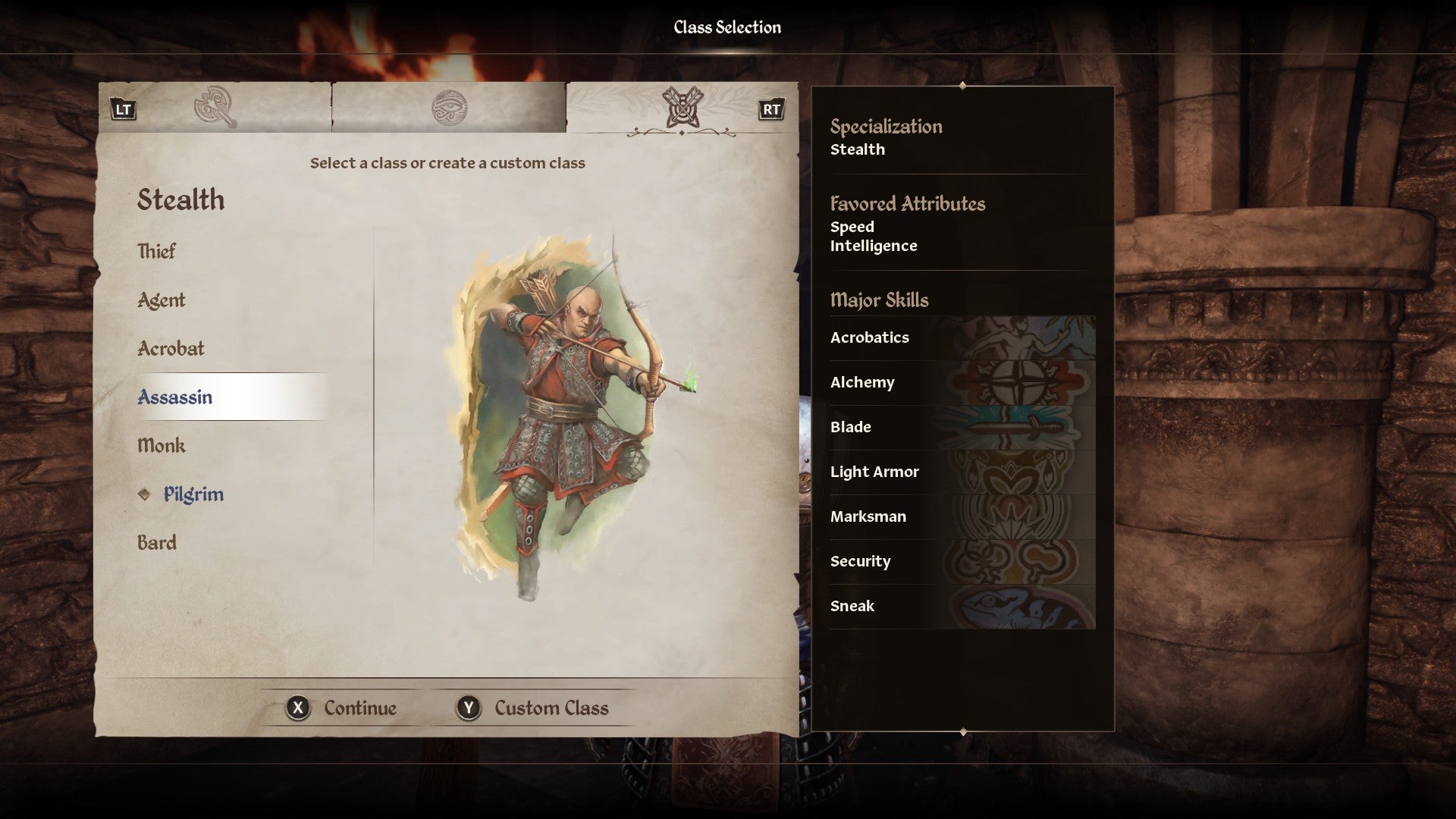Viewport: 1456px width, 819px height.
Task: Select the Bard class
Action: (x=156, y=542)
